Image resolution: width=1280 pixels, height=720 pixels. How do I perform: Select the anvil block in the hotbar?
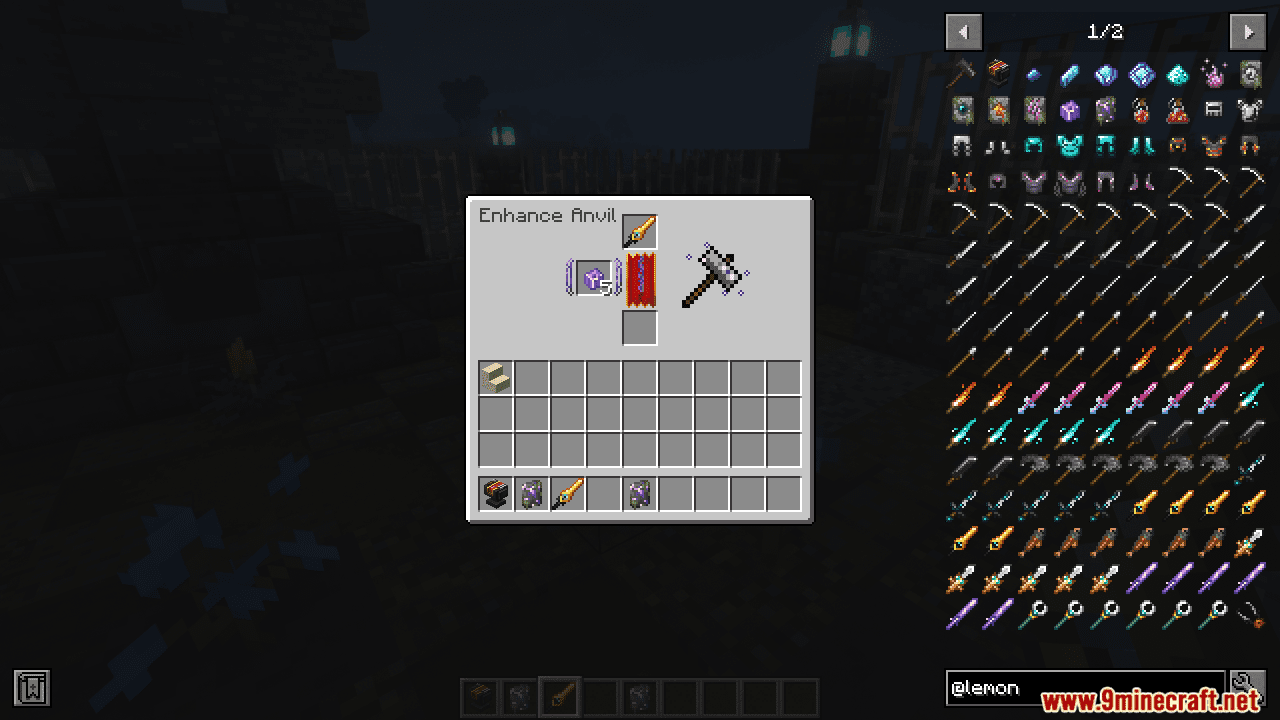click(495, 494)
